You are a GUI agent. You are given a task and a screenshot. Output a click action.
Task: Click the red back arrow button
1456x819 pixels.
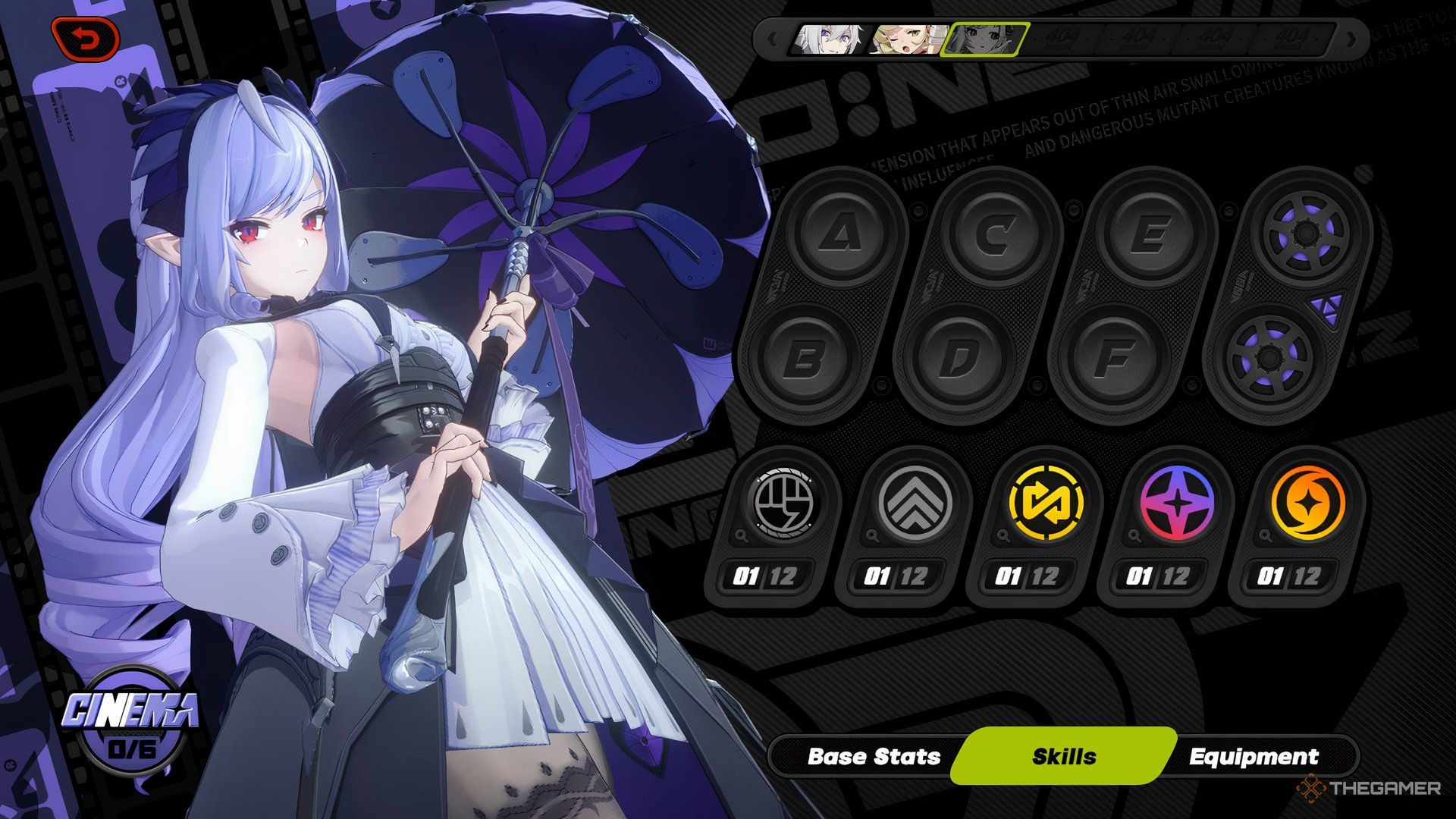[86, 37]
